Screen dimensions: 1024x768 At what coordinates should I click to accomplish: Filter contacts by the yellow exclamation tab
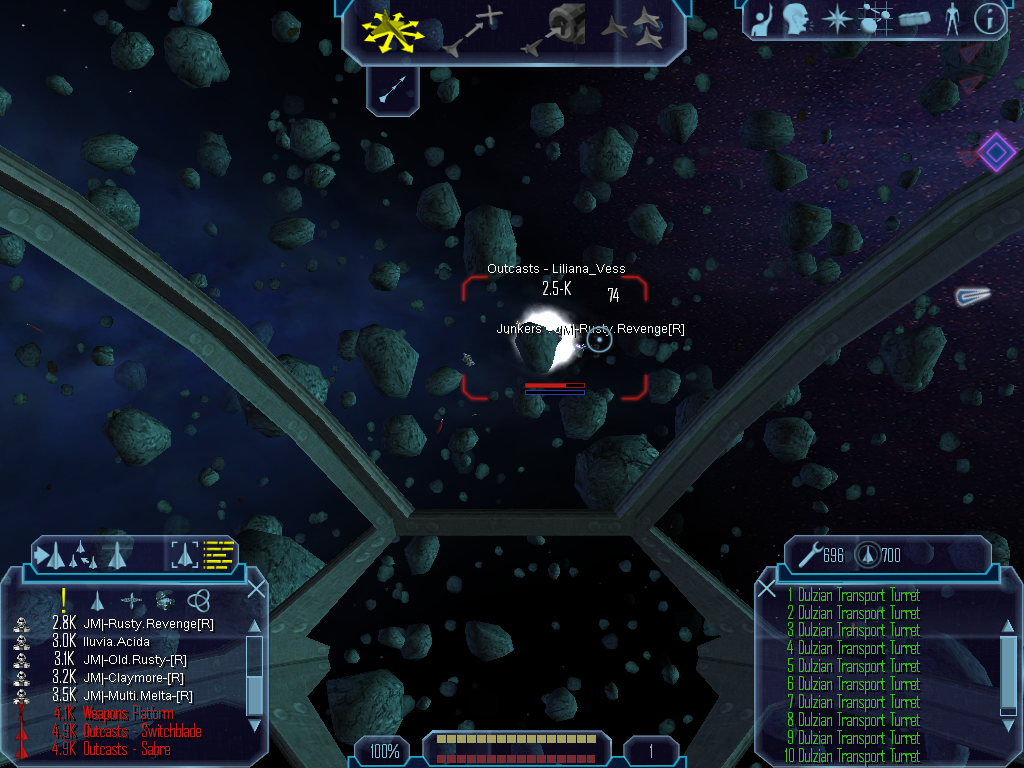(64, 600)
